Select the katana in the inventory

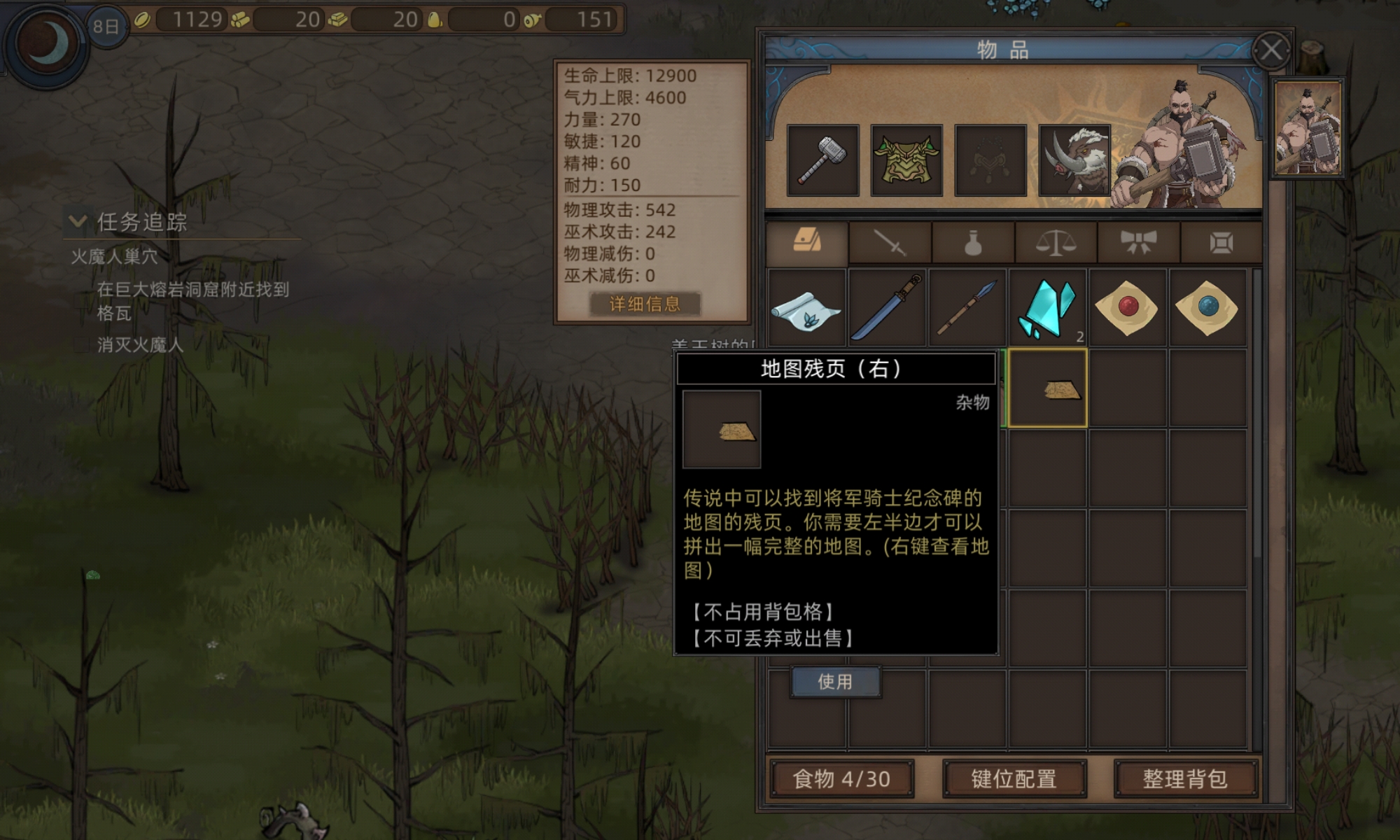click(888, 308)
